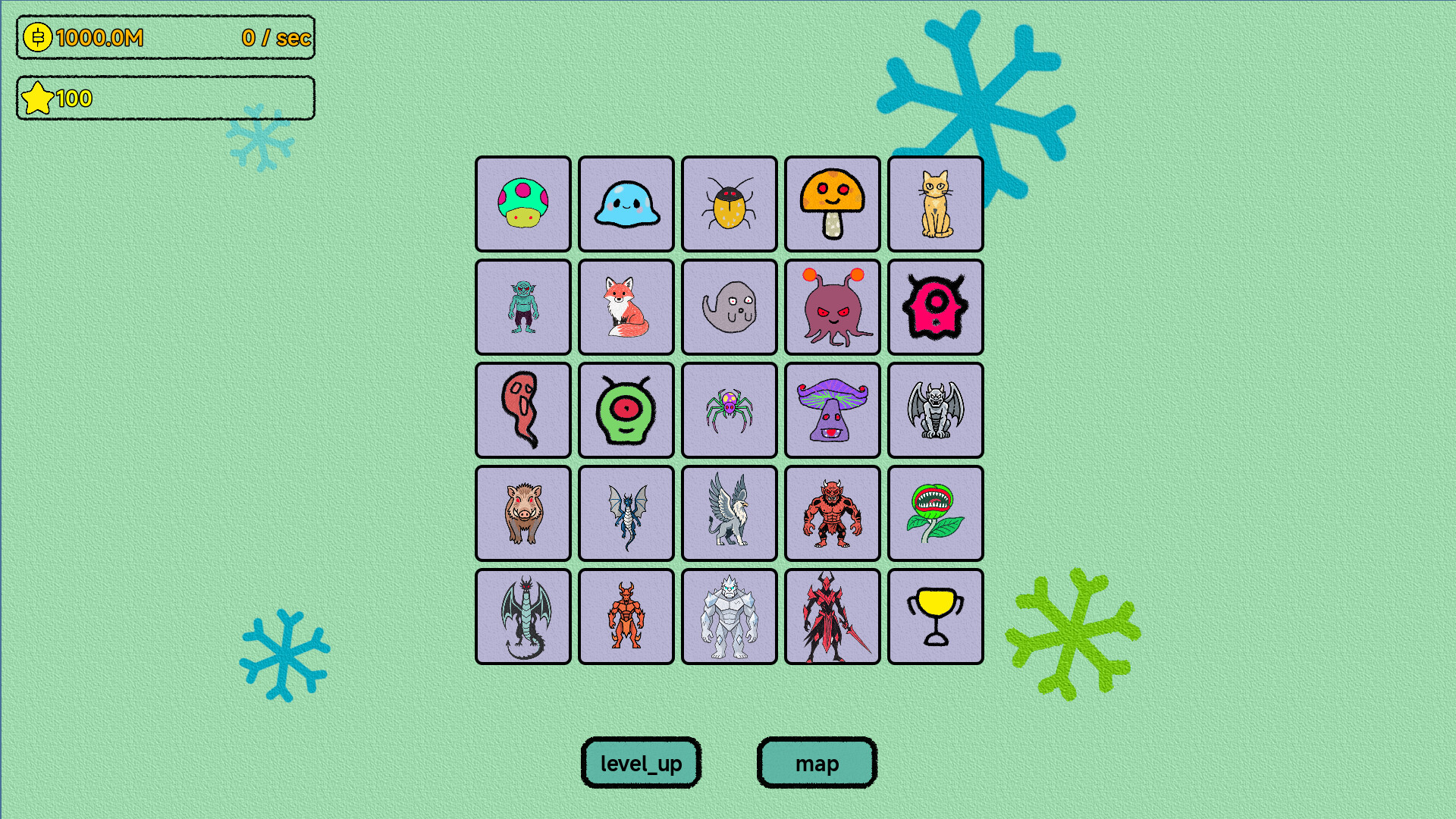
Task: Click the green spider tile
Action: pyautogui.click(x=730, y=410)
